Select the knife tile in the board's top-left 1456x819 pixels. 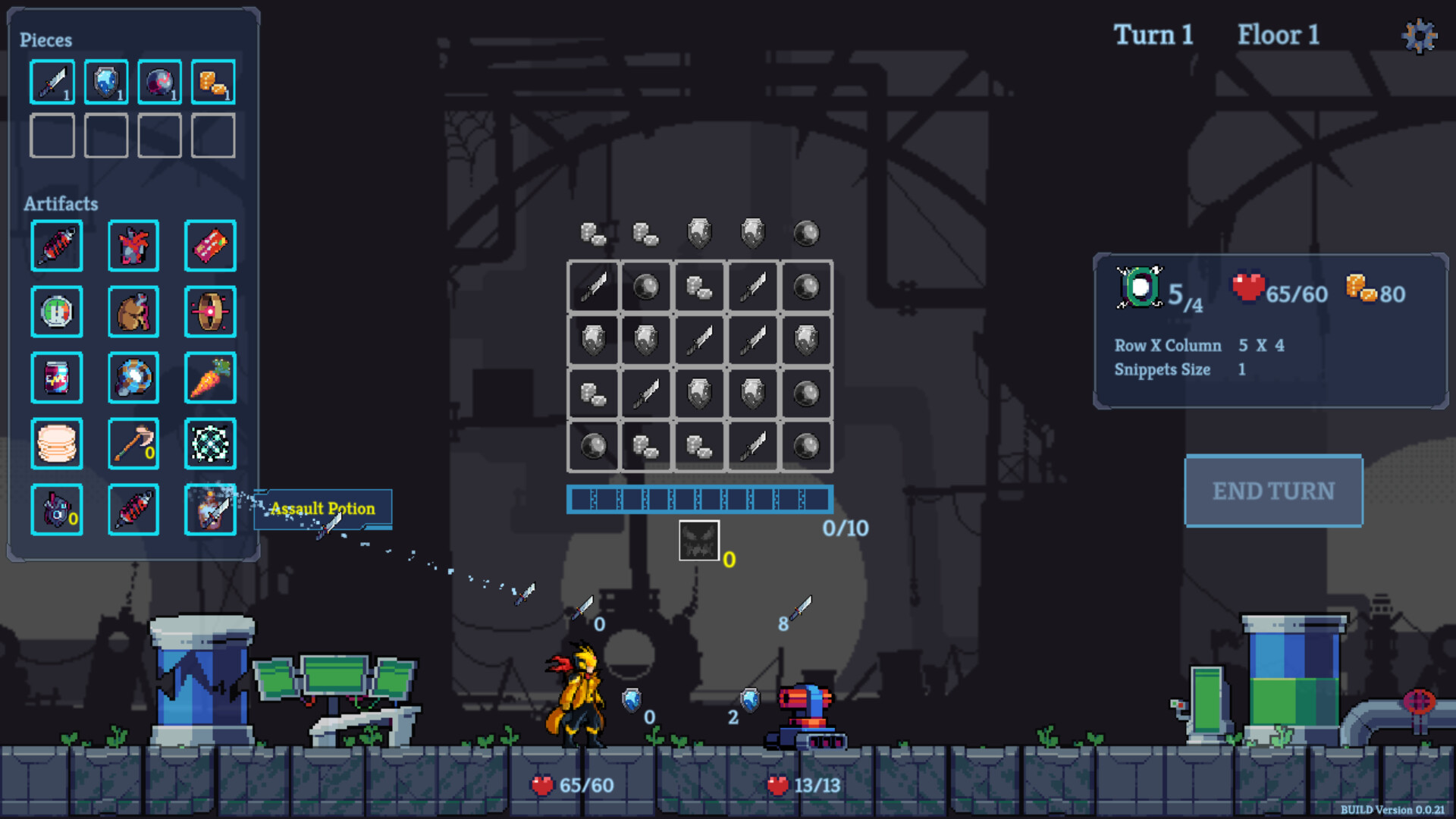[x=592, y=287]
